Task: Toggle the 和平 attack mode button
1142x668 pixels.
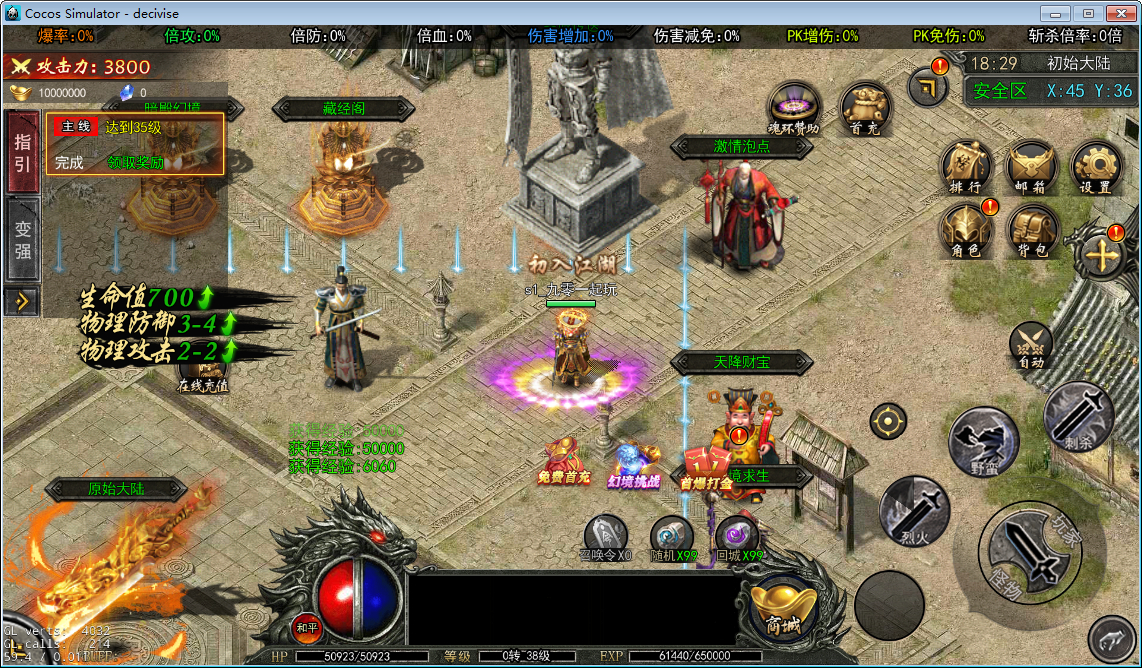Action: click(306, 627)
